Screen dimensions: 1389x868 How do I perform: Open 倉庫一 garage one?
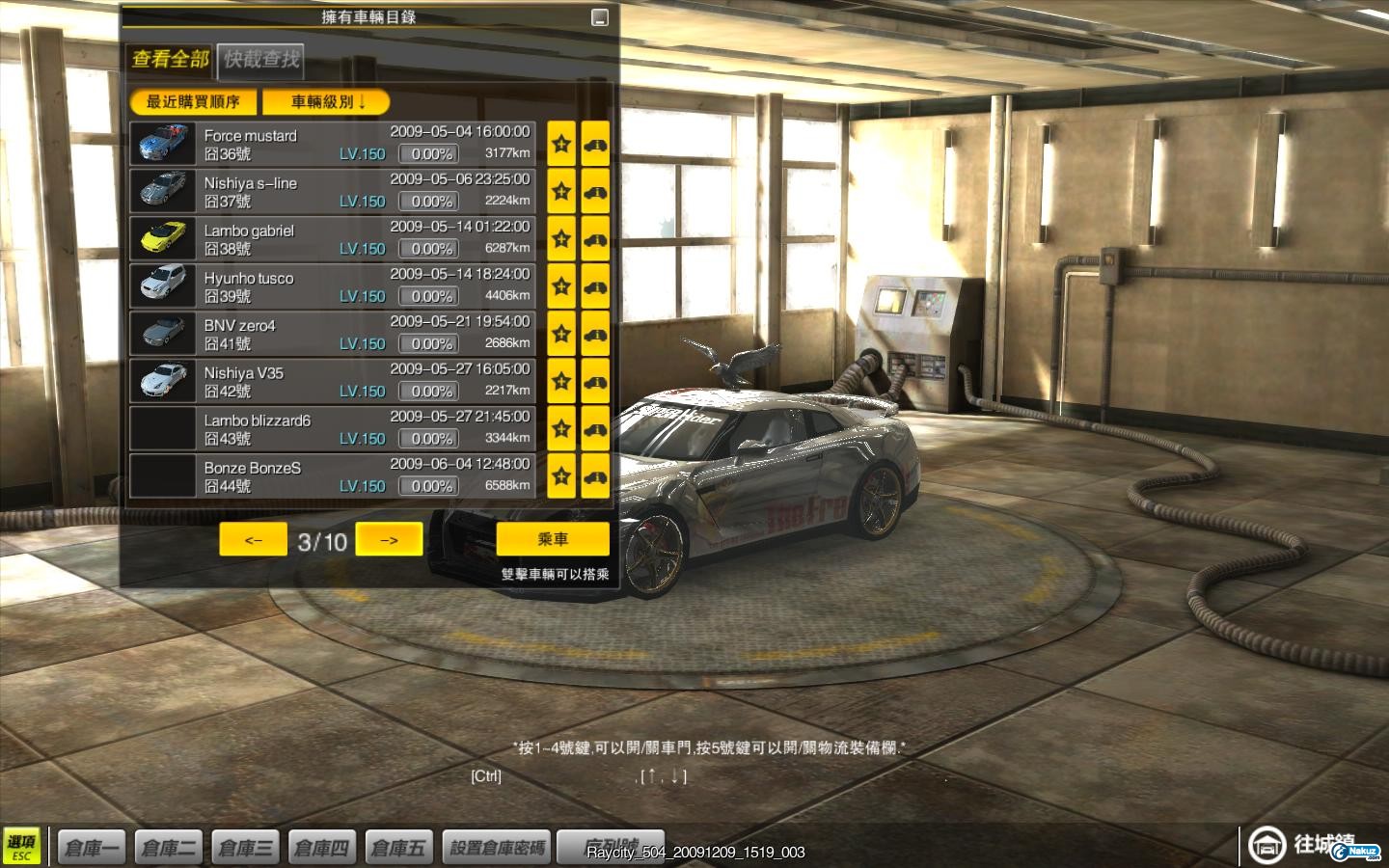92,848
